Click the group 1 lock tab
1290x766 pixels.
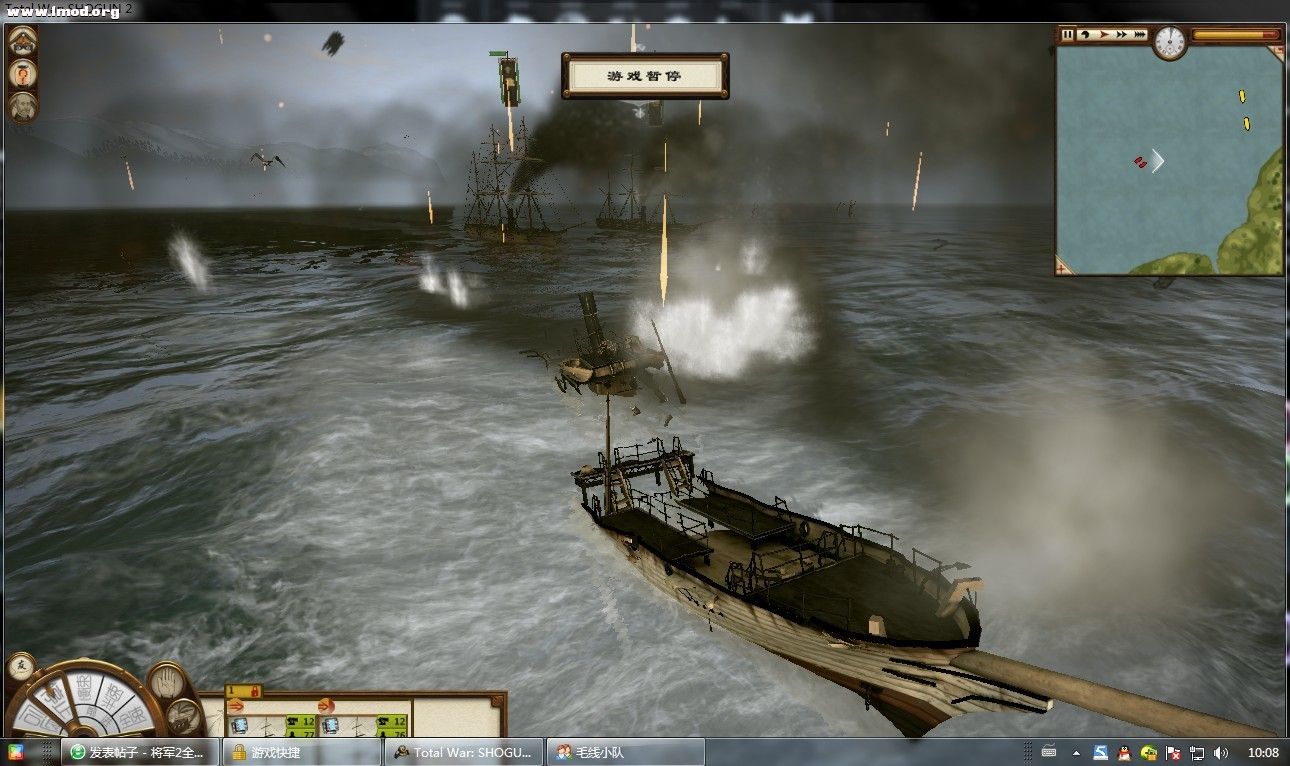coord(243,691)
